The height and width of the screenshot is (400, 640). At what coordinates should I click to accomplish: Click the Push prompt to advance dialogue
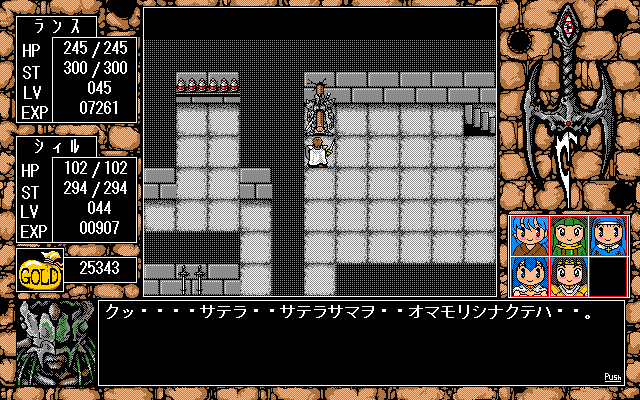(613, 377)
